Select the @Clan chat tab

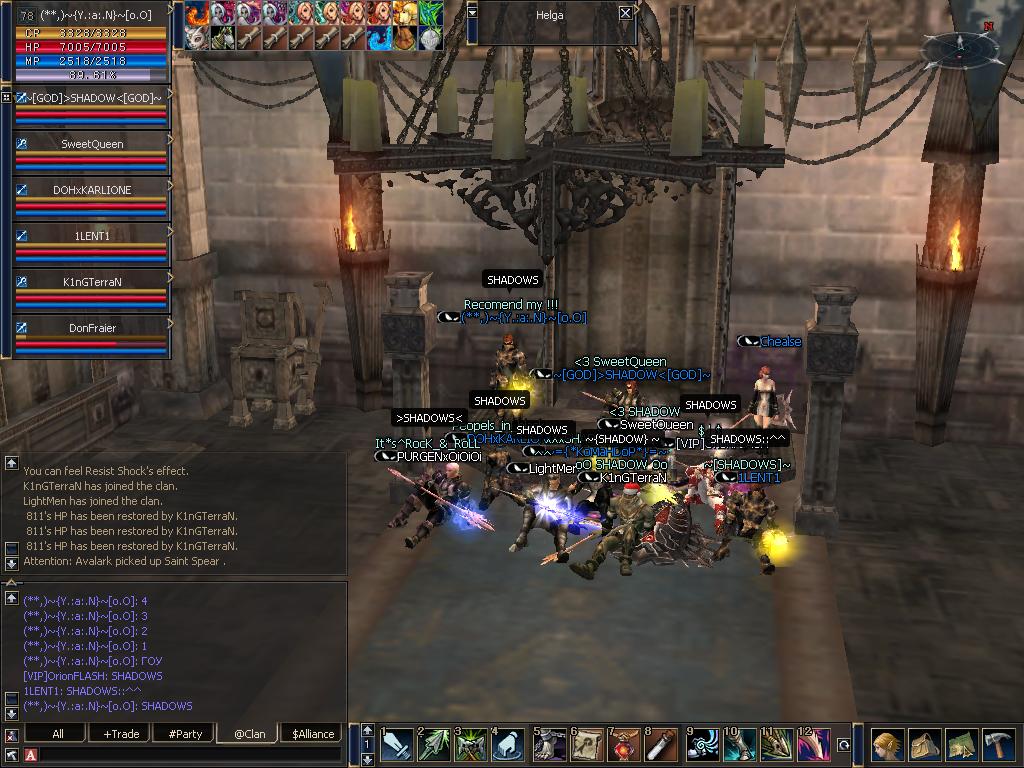[x=249, y=733]
